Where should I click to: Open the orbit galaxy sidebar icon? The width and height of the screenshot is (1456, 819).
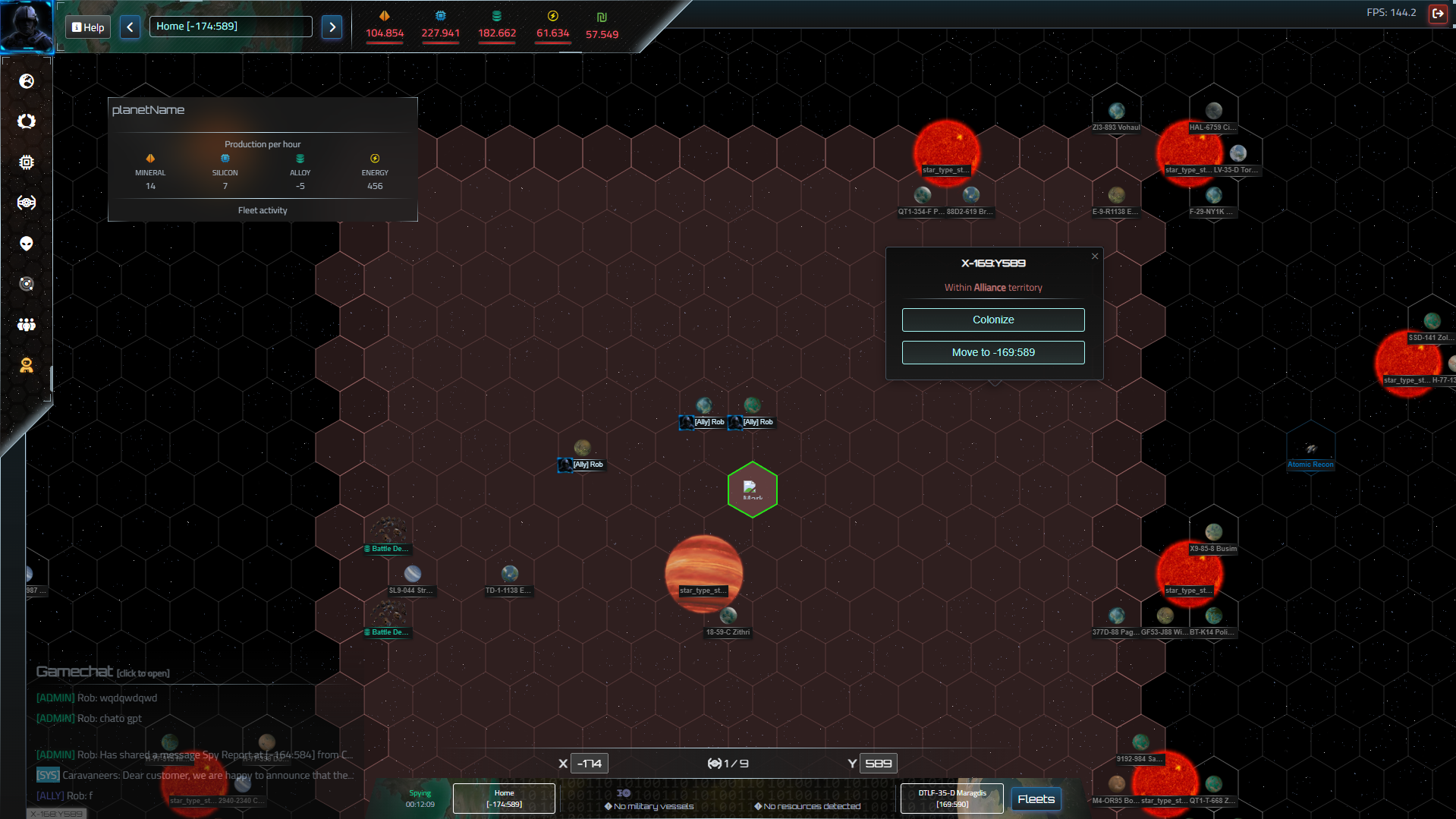pos(27,284)
